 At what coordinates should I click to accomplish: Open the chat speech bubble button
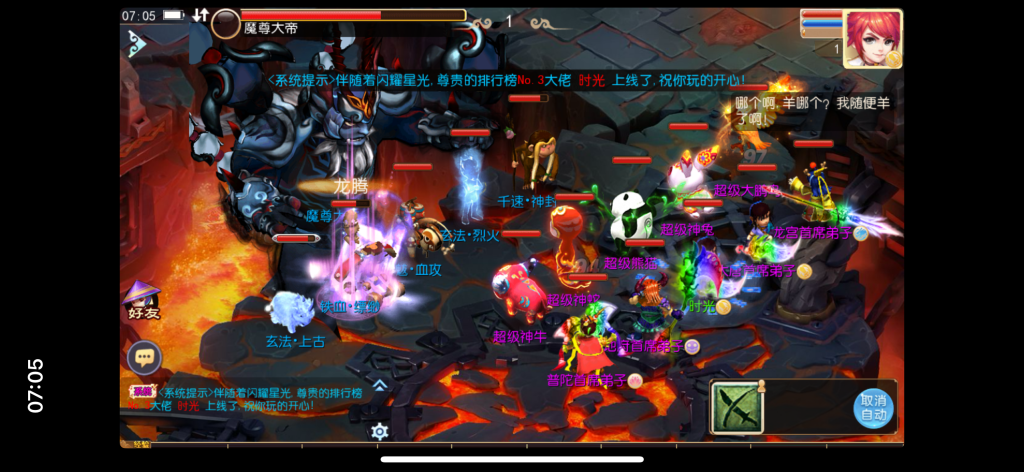[144, 357]
